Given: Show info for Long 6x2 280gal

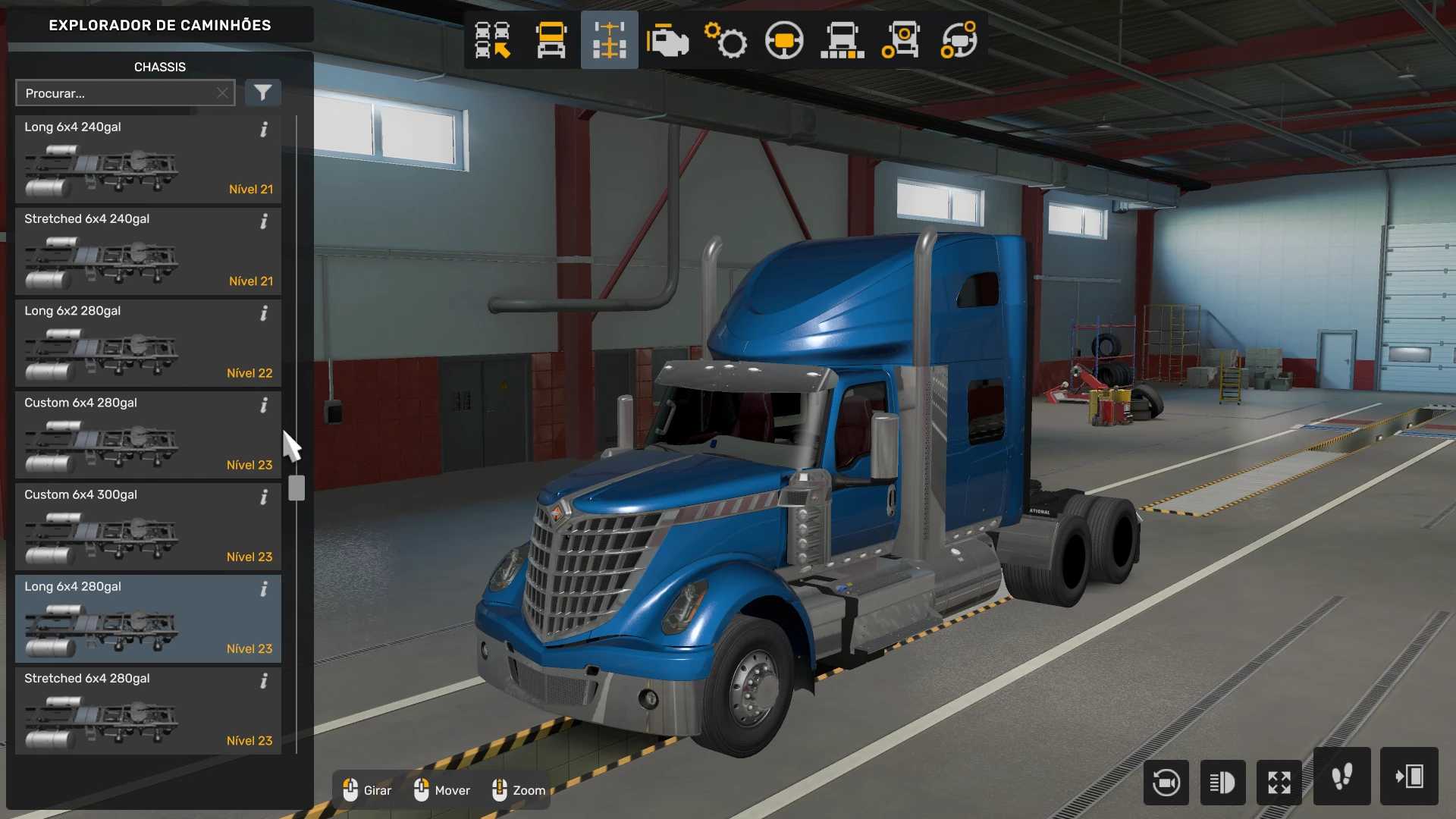Looking at the screenshot, I should [x=264, y=313].
